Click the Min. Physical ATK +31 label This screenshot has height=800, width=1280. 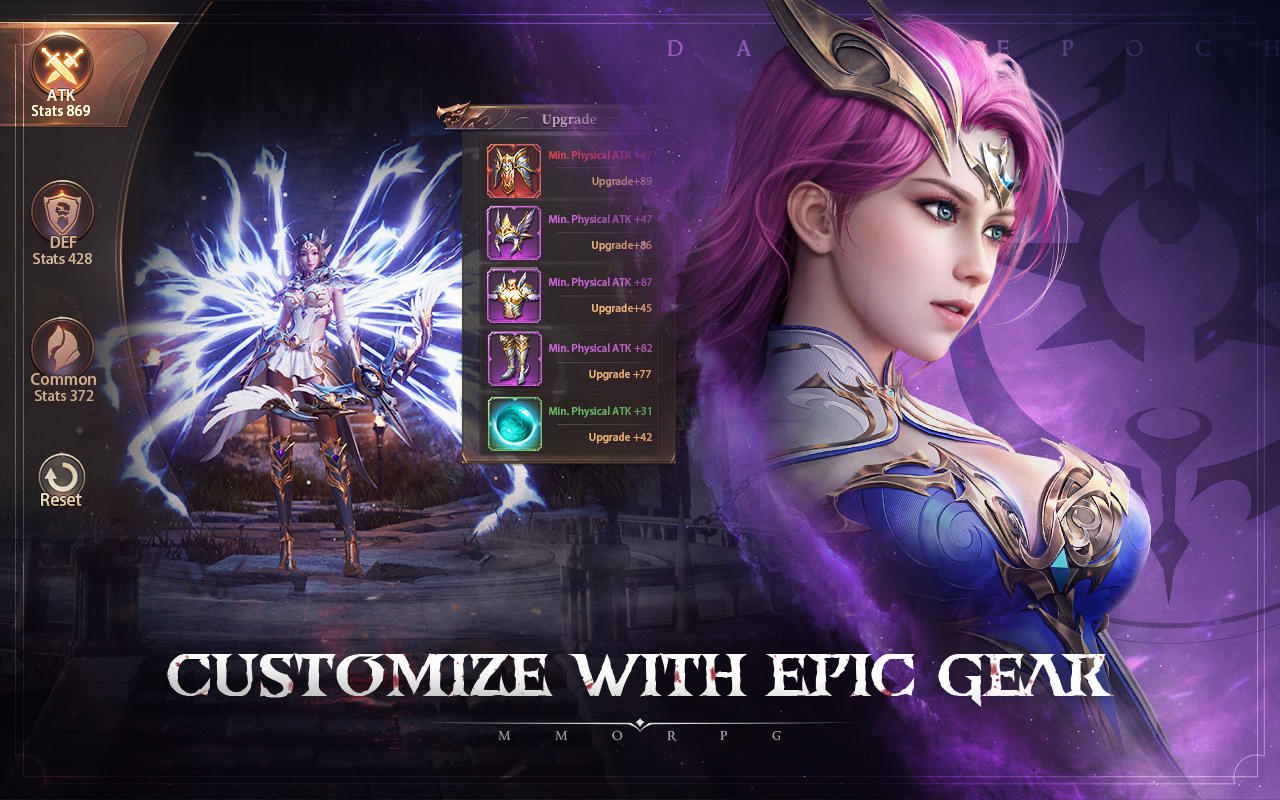[602, 410]
